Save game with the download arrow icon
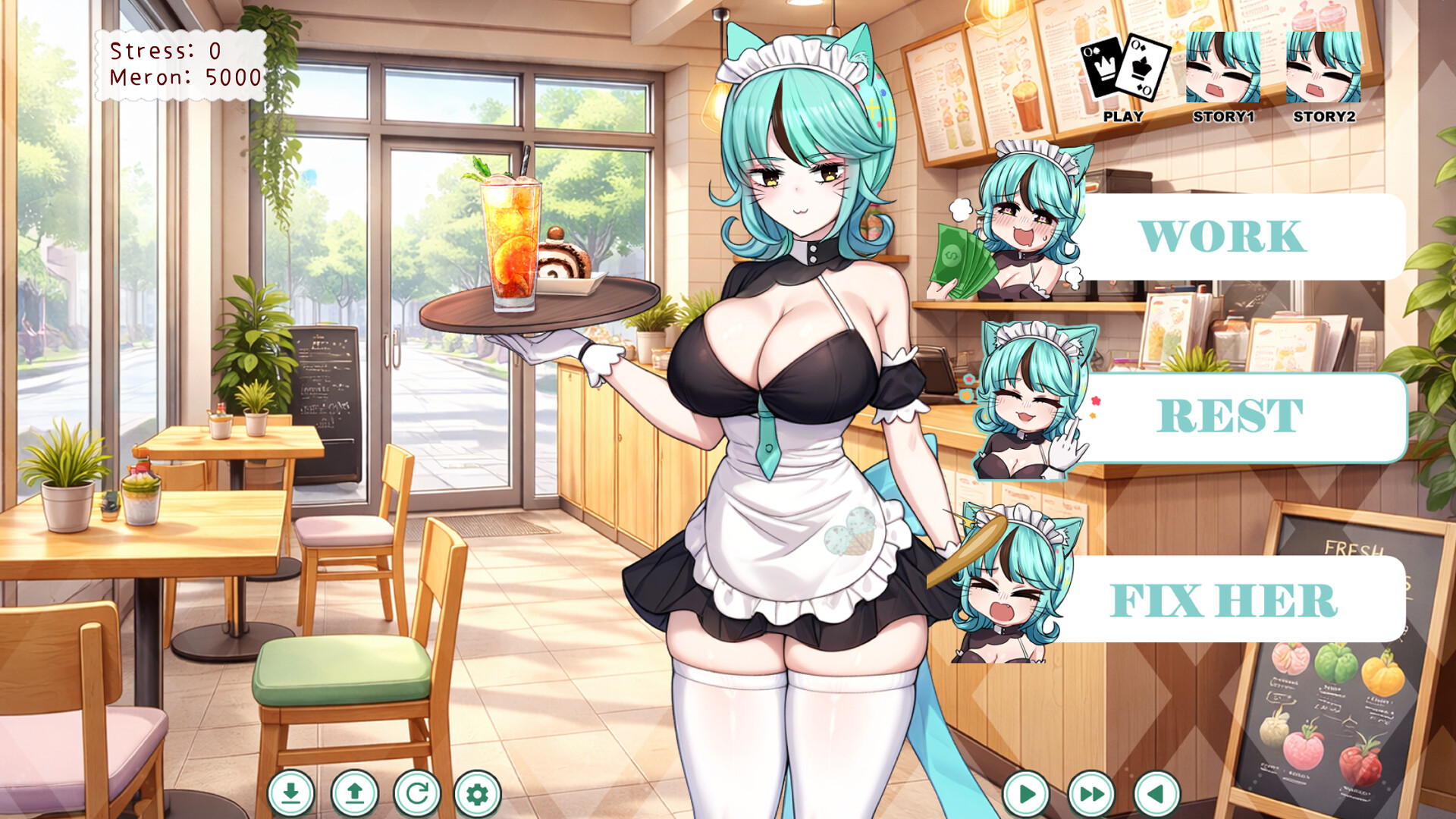Screen dimensions: 1456x819 [x=290, y=793]
